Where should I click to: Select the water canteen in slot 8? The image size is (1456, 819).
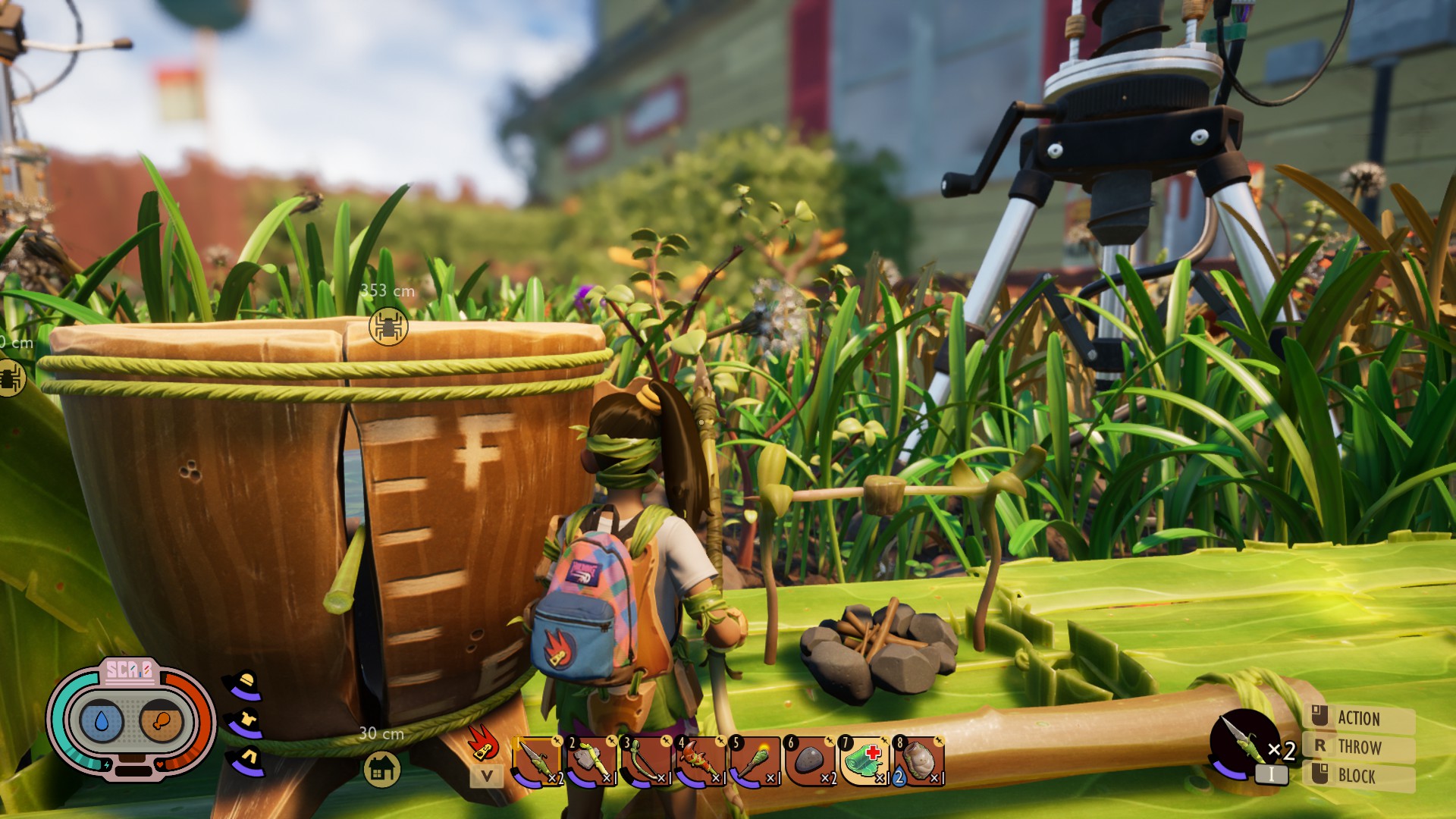(x=919, y=761)
